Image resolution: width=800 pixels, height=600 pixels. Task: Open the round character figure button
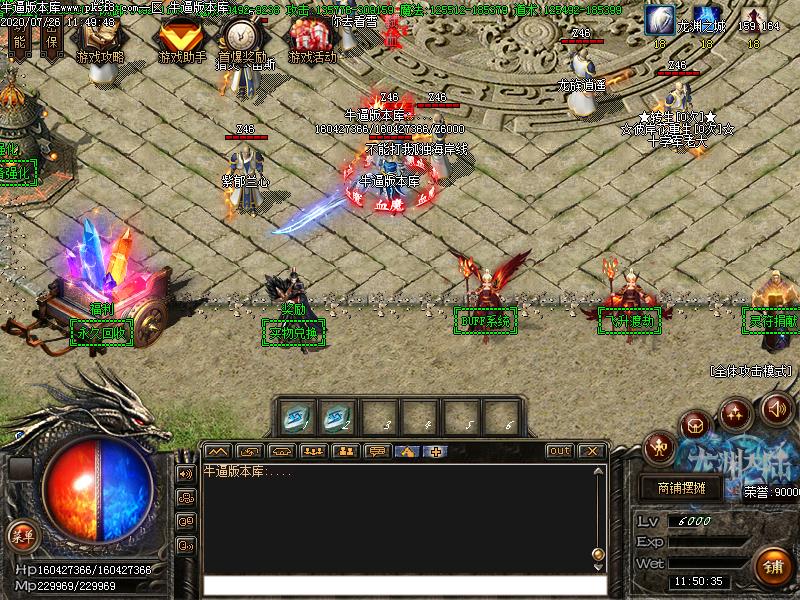(x=660, y=445)
